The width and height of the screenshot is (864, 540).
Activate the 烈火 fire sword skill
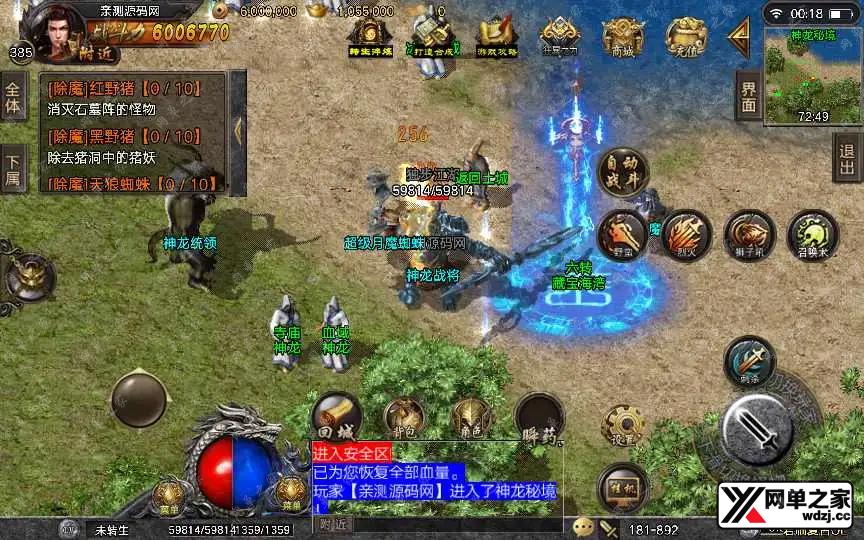pos(686,233)
